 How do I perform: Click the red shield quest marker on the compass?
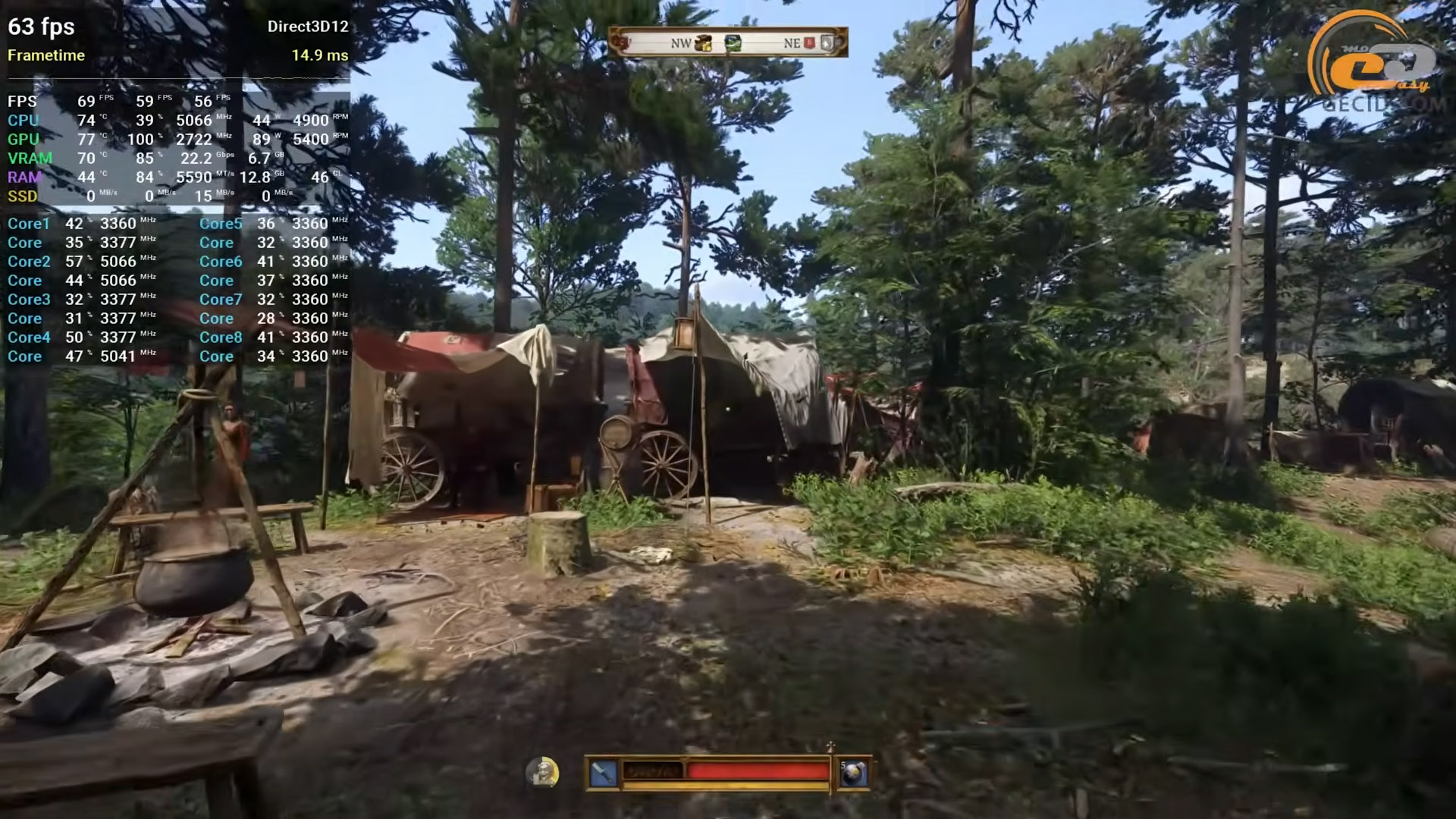[809, 43]
